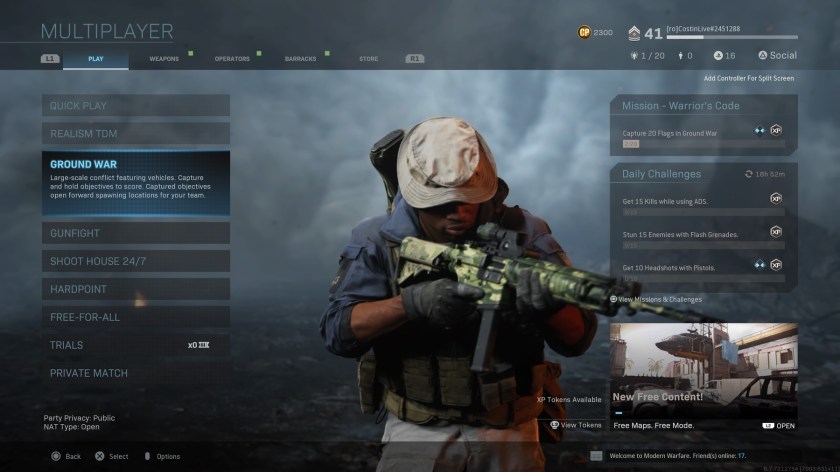This screenshot has height=472, width=840.
Task: View the Mission - Warrior's Code panel
Action: [703, 106]
